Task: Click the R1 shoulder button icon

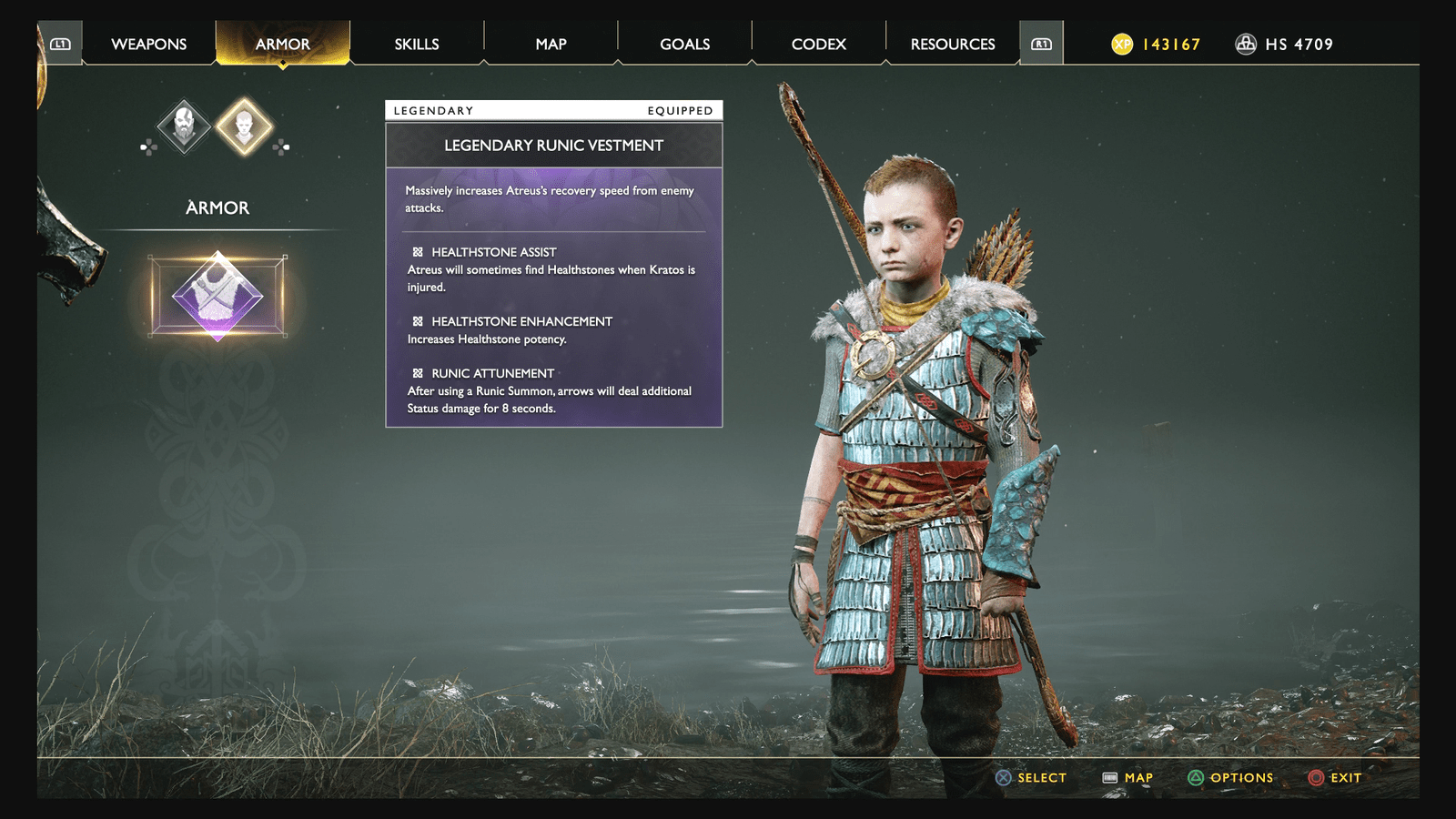Action: 1043,43
